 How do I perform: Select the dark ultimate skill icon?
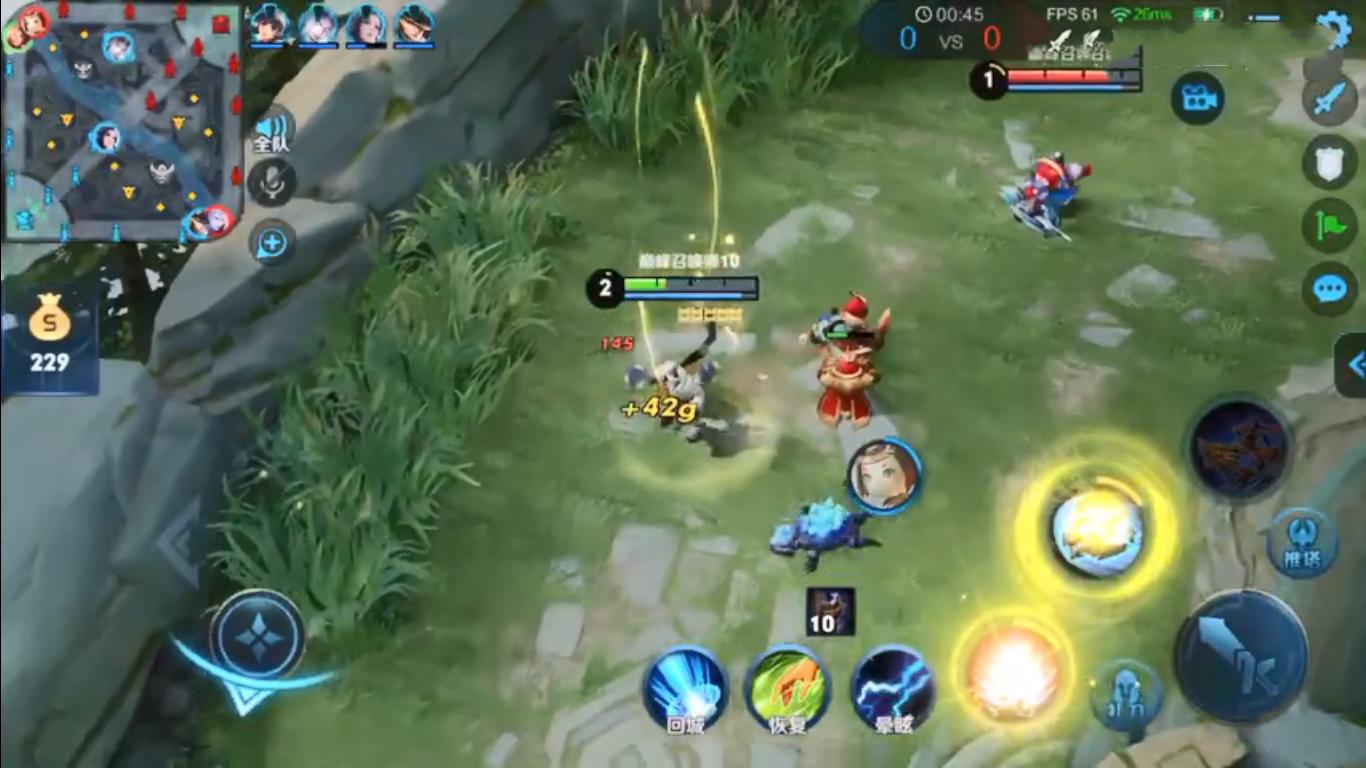pos(1238,449)
